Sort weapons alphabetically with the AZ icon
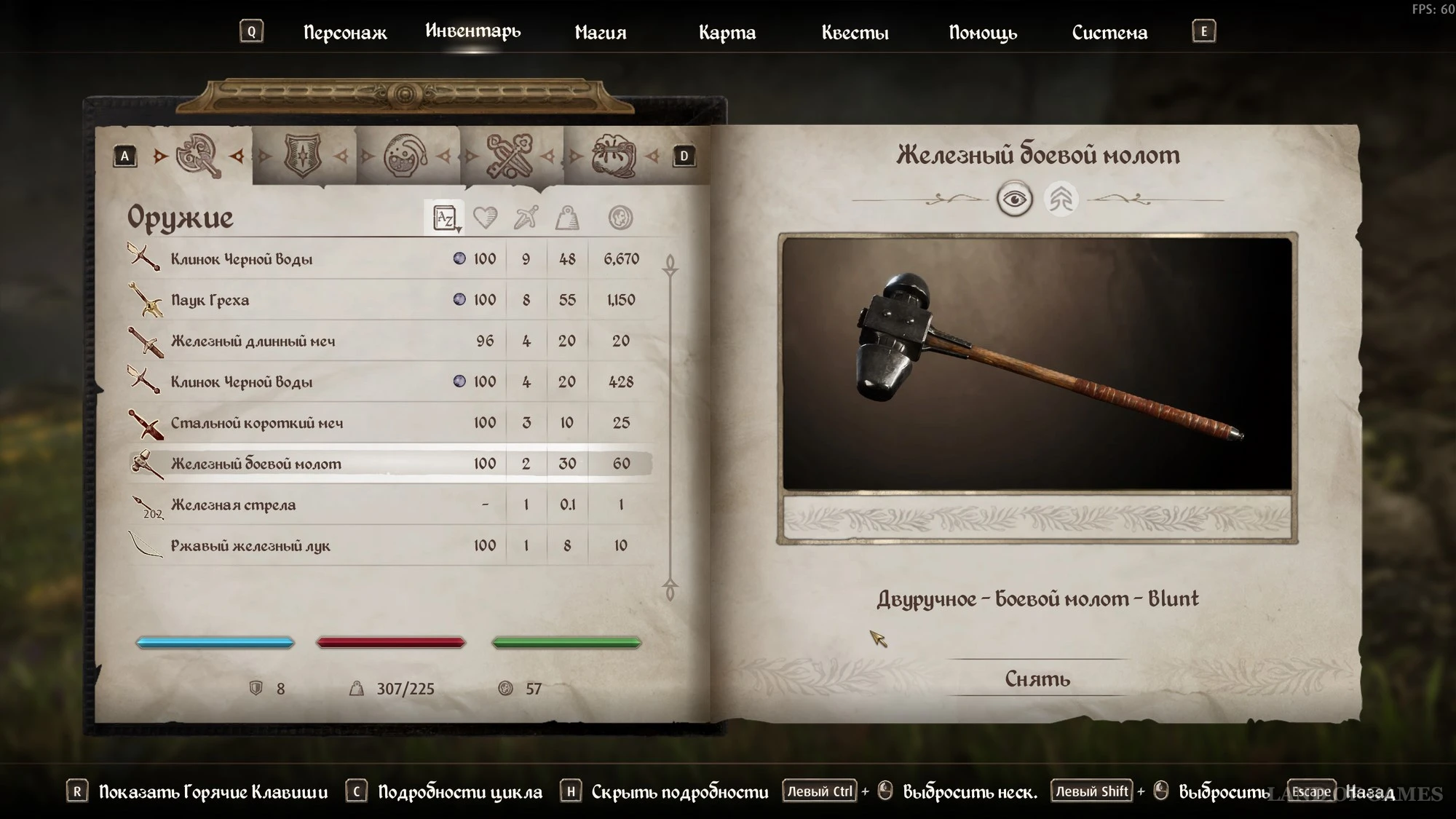 point(444,218)
